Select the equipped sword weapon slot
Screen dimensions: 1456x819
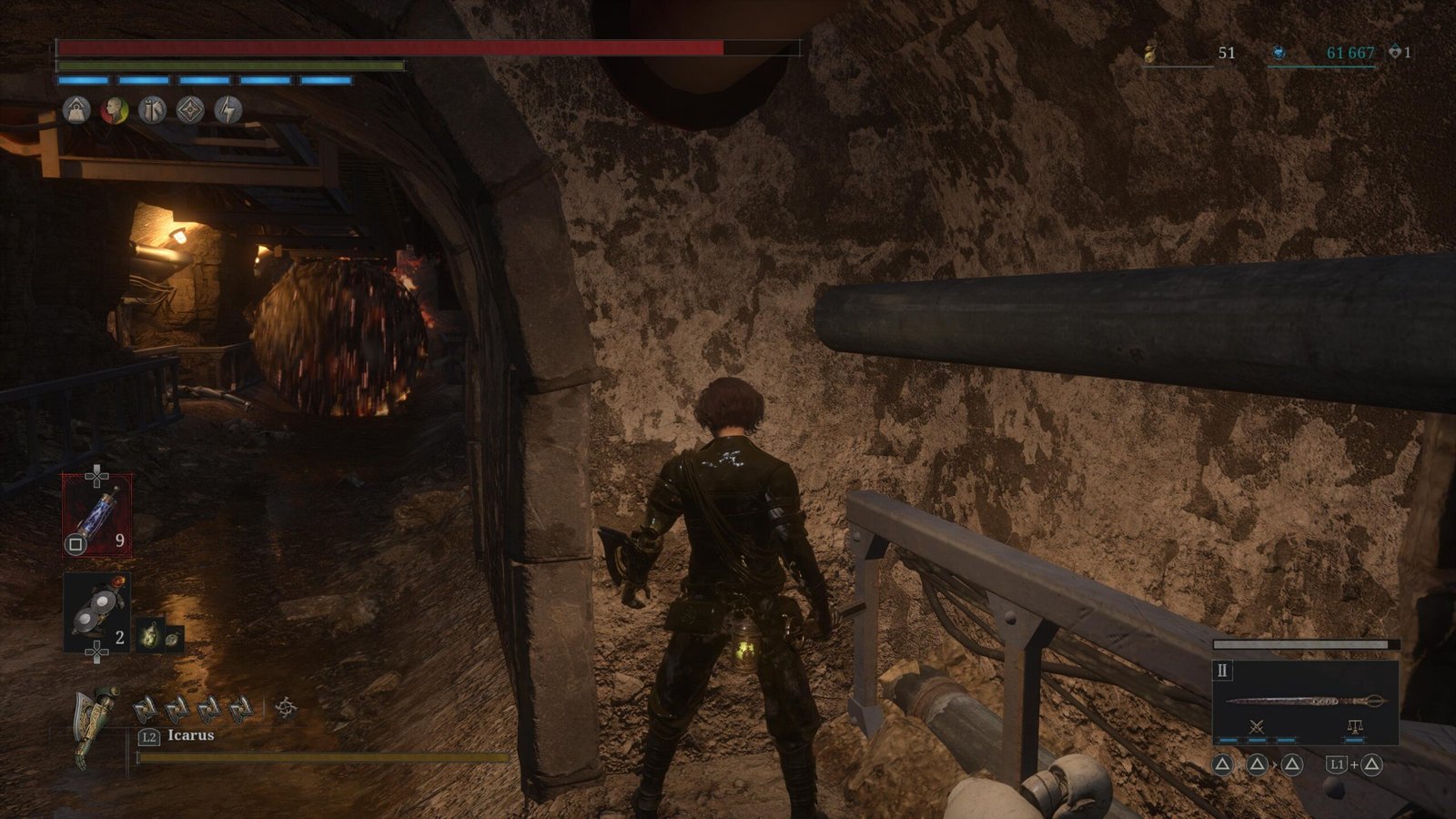click(x=1305, y=700)
